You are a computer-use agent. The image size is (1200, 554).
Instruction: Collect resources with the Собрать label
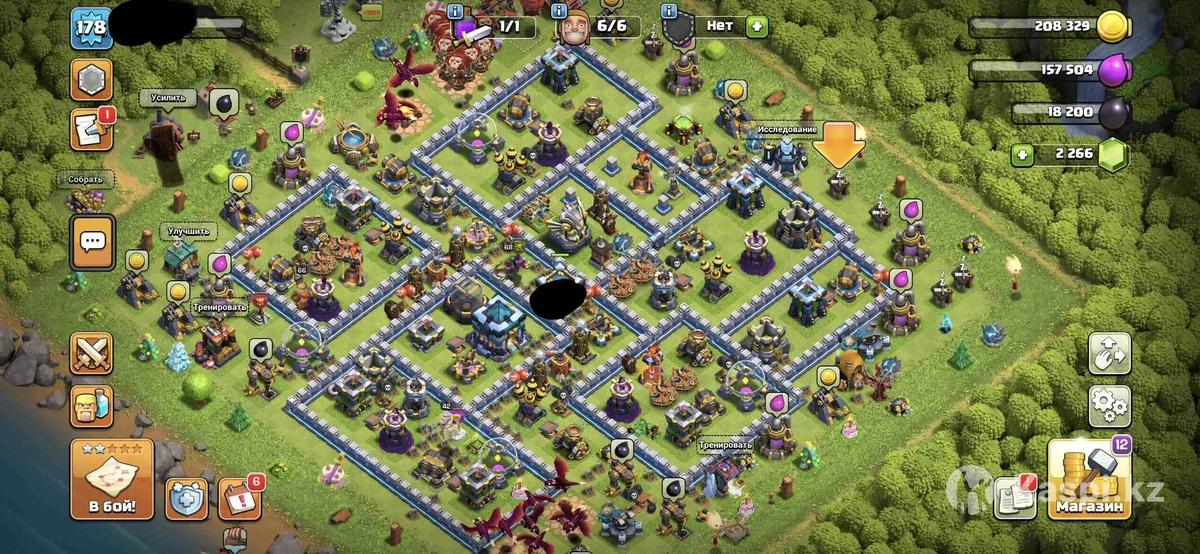pyautogui.click(x=86, y=180)
